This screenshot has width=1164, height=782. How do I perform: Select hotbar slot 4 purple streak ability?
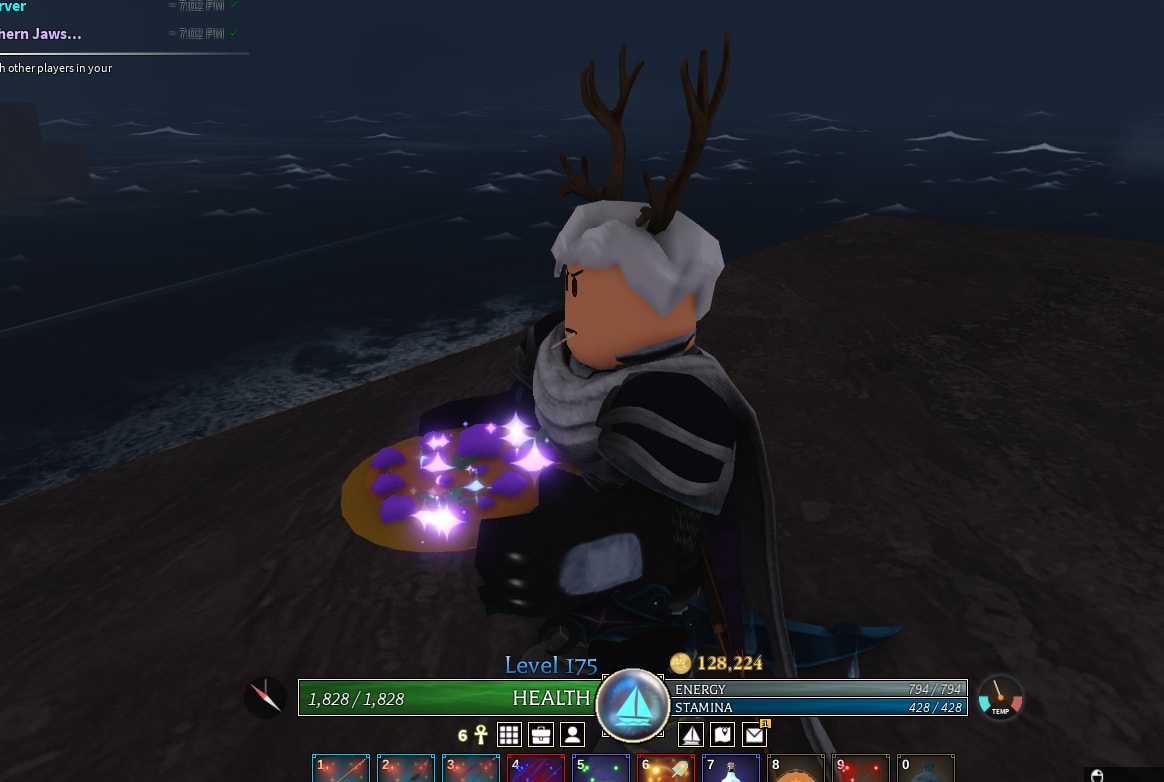[536, 768]
